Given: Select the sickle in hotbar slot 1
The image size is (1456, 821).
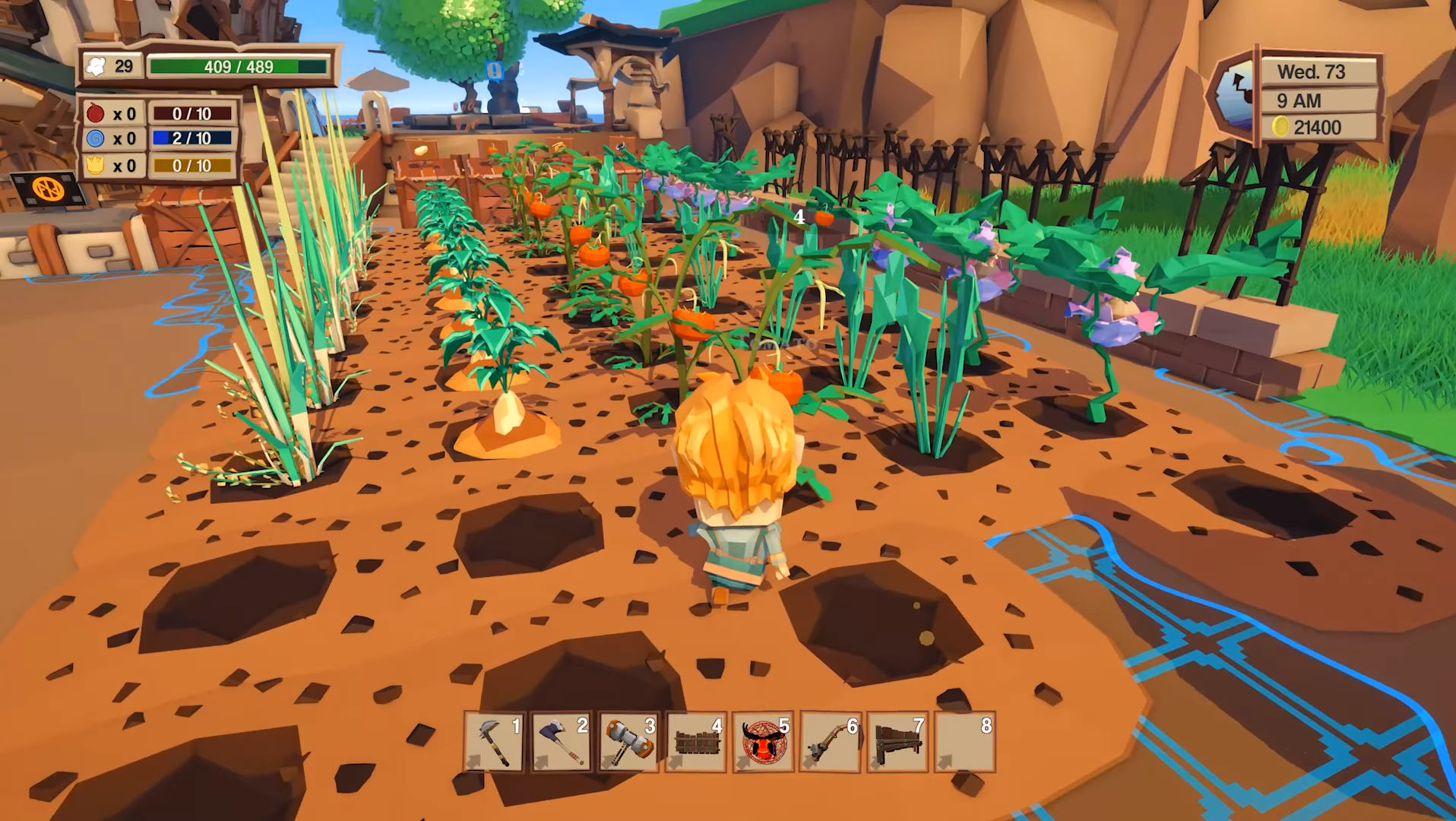Looking at the screenshot, I should [494, 742].
